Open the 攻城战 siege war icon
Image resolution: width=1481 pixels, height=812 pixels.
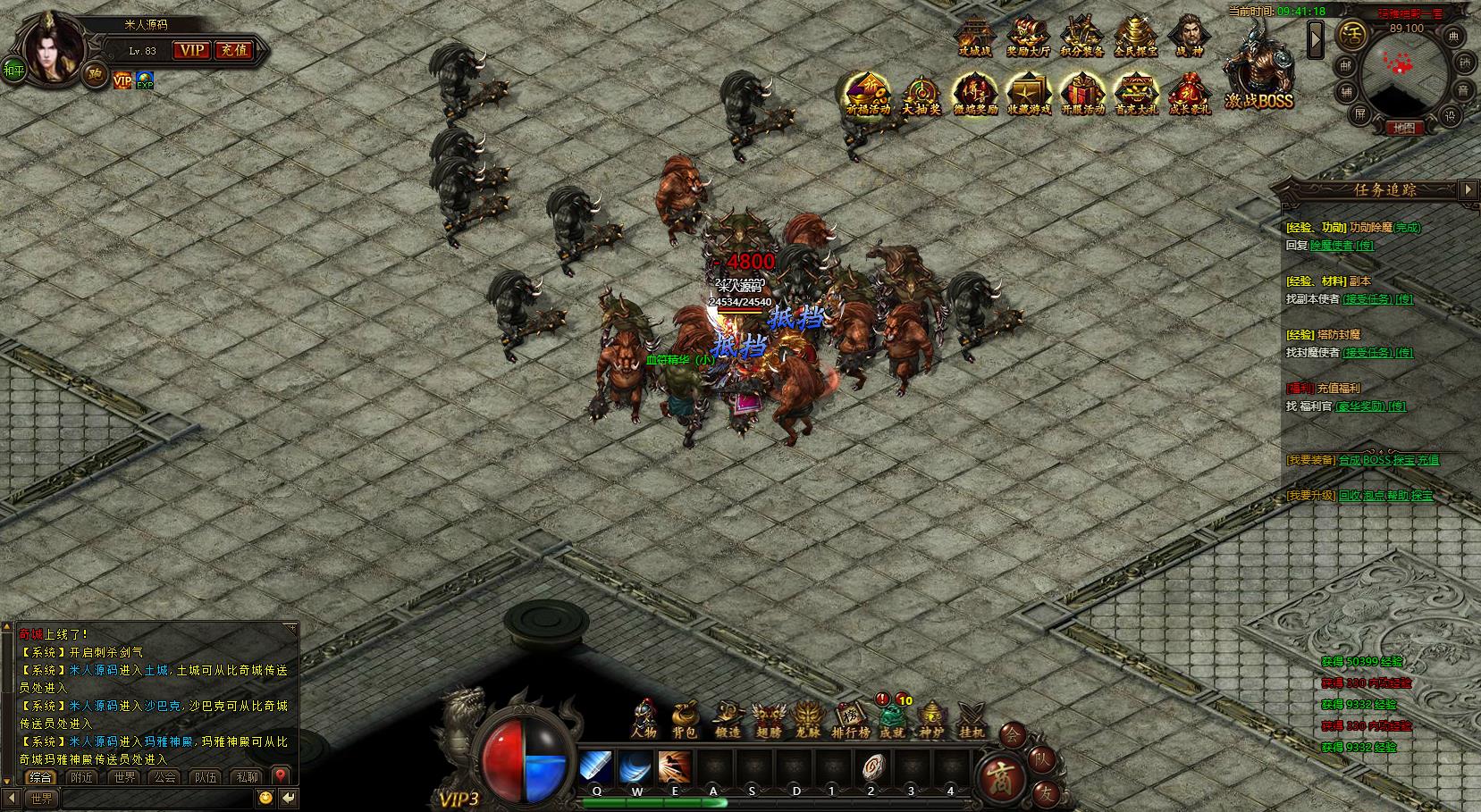974,37
